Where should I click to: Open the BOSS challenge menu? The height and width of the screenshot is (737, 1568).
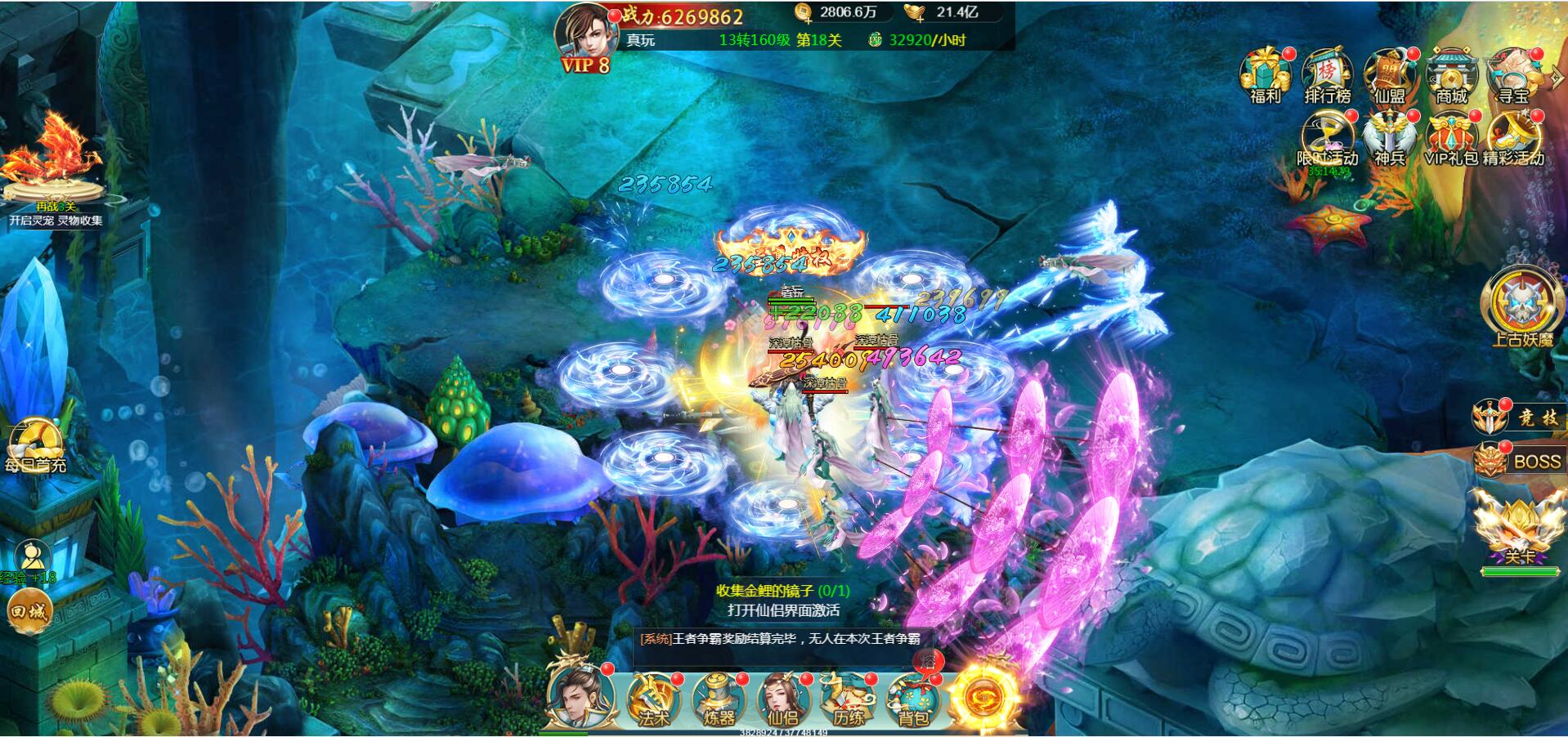click(x=1518, y=461)
